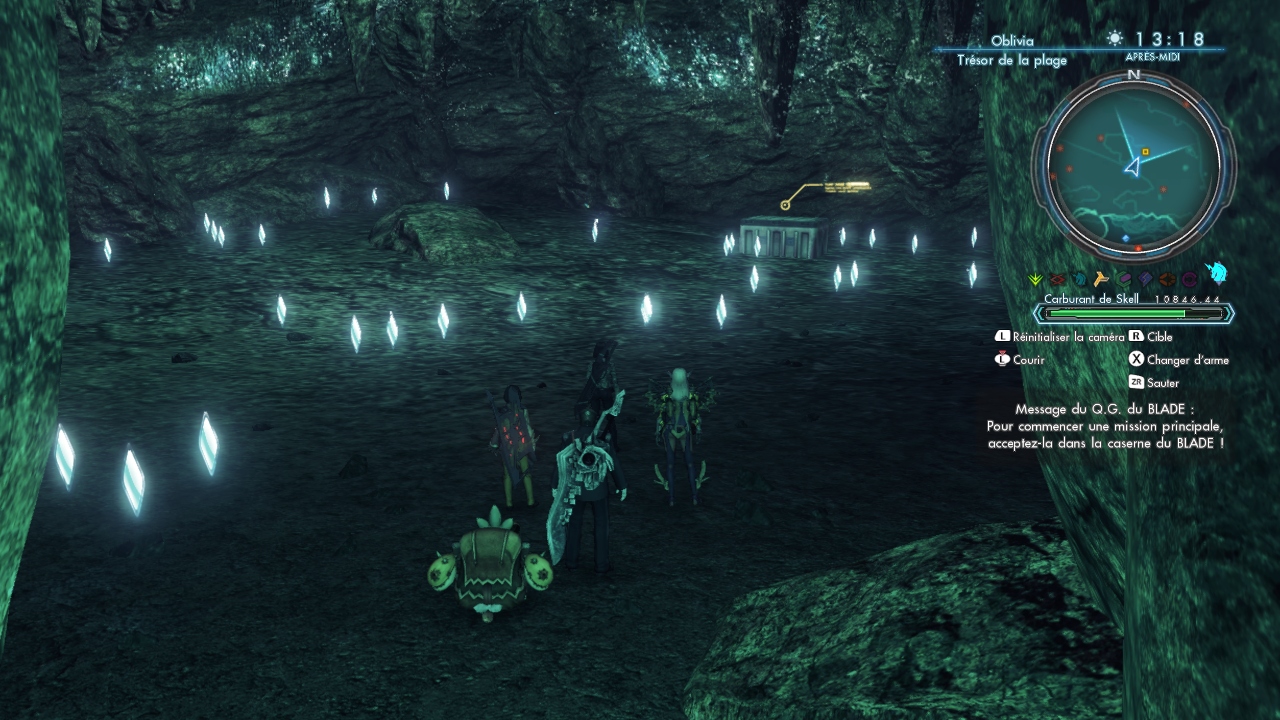The width and height of the screenshot is (1280, 720).
Task: Choose the yellow-green chevron emblem icon
Action: [x=1035, y=280]
